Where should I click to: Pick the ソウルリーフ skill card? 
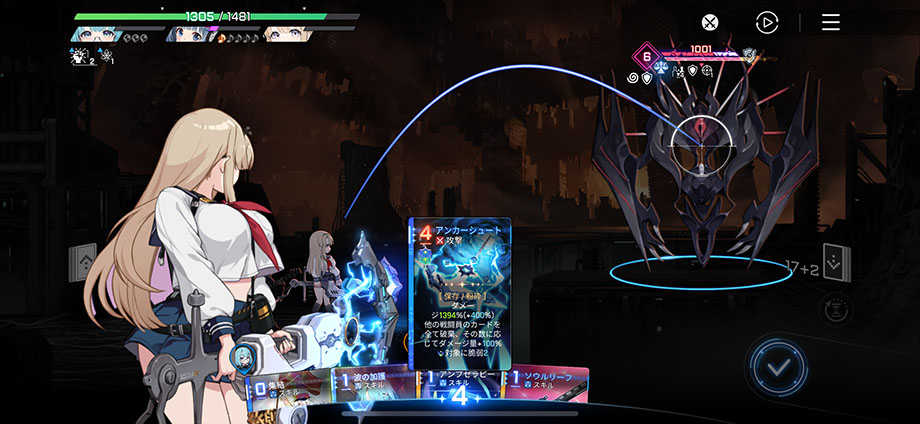click(x=552, y=384)
